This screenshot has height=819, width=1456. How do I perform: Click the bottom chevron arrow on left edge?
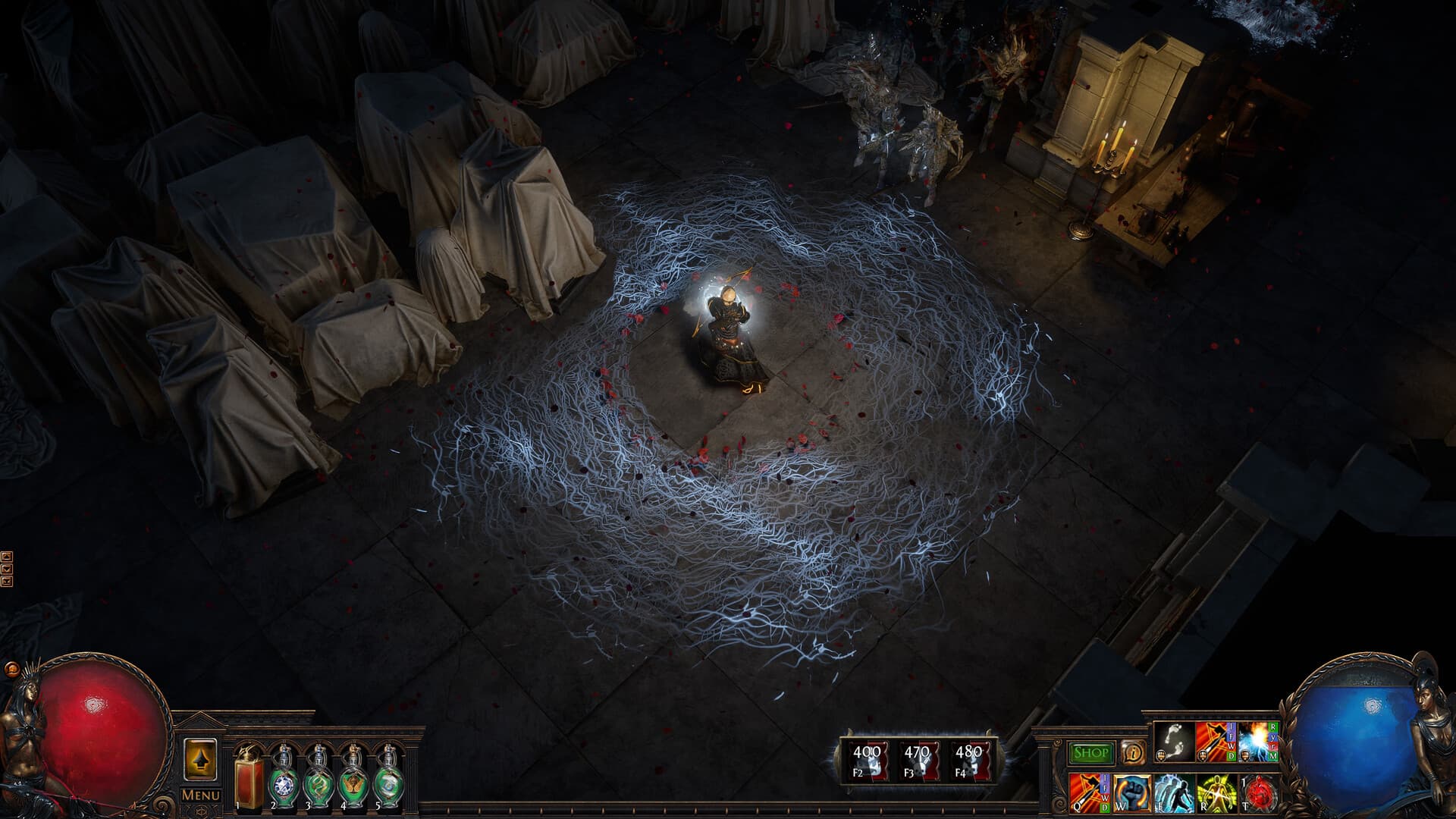click(x=7, y=581)
